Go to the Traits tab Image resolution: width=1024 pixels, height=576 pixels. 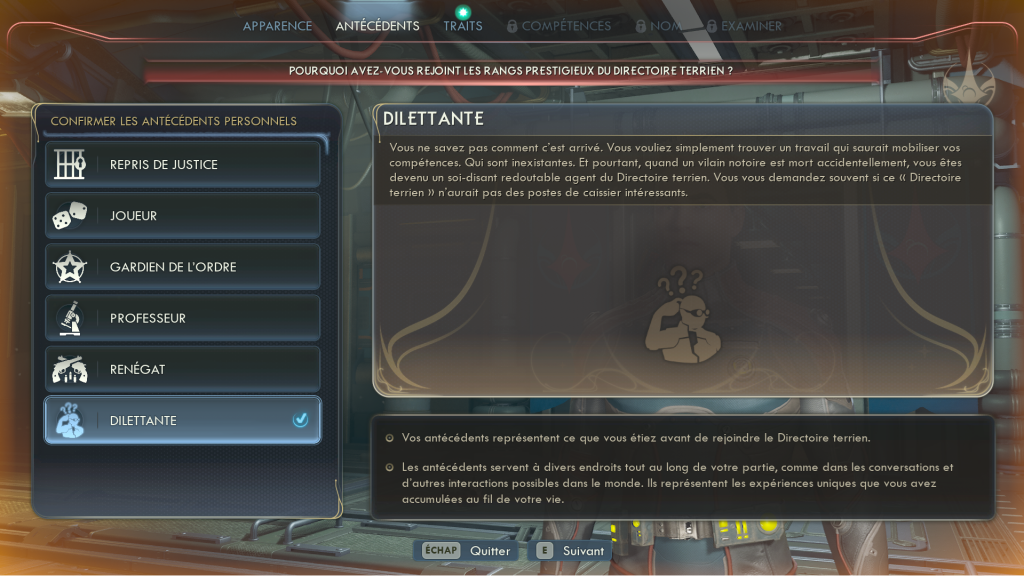click(463, 26)
